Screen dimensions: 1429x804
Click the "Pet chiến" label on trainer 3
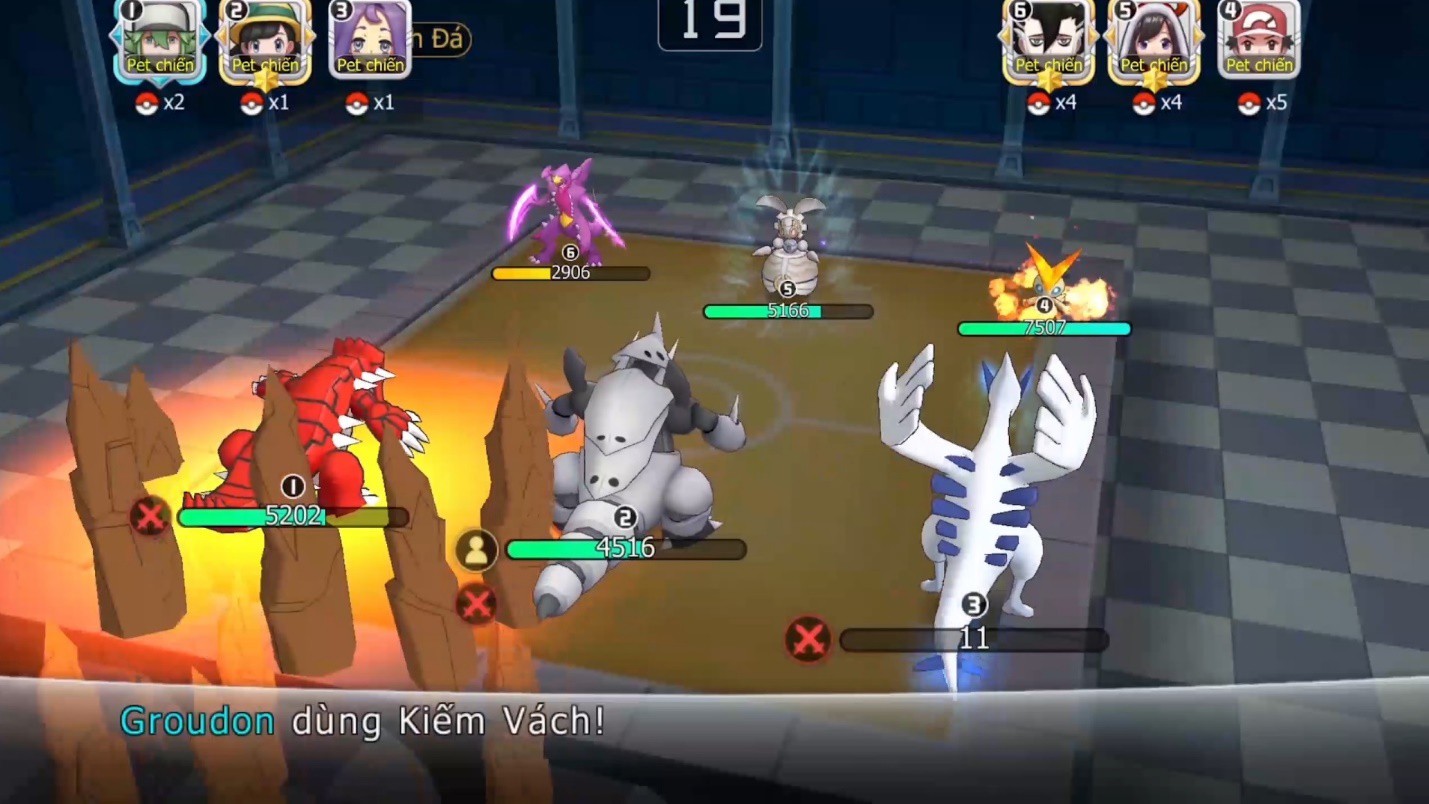[371, 65]
